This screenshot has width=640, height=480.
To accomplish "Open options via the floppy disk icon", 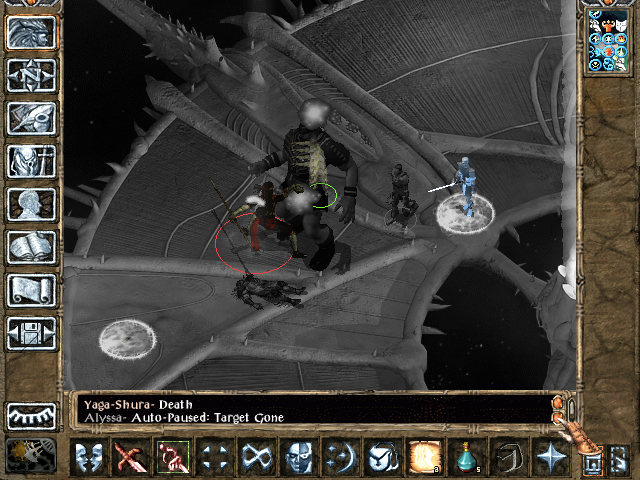I will click(x=31, y=333).
